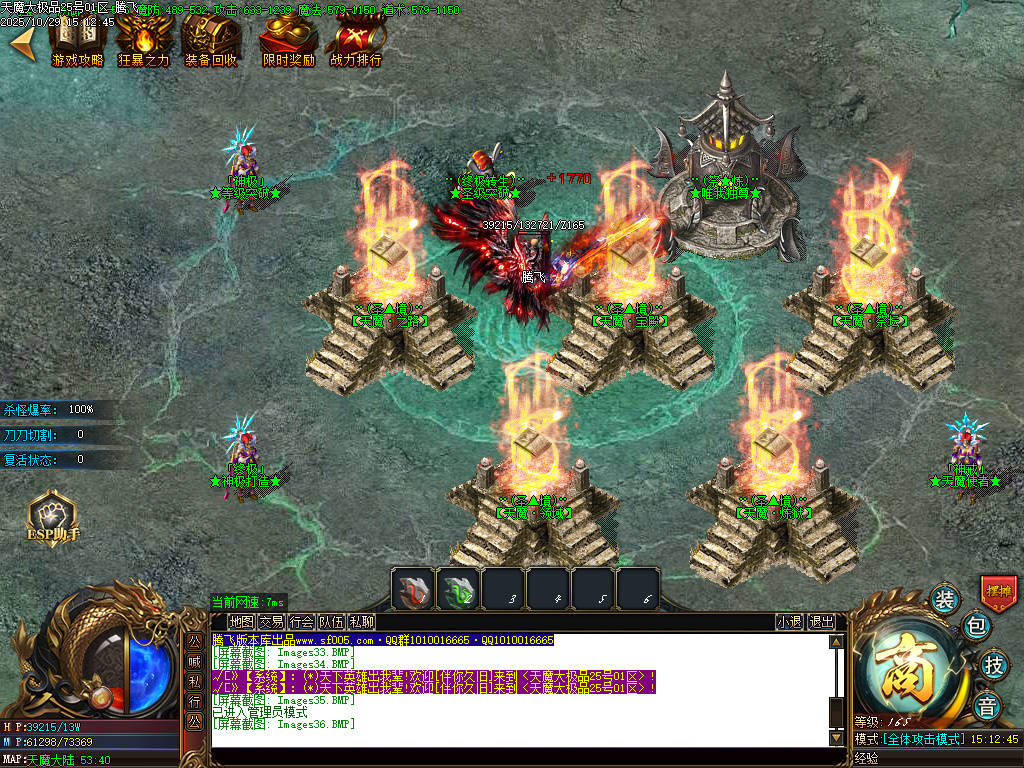Open the 行会 guild button
Screen dimensions: 1024x768
click(301, 621)
